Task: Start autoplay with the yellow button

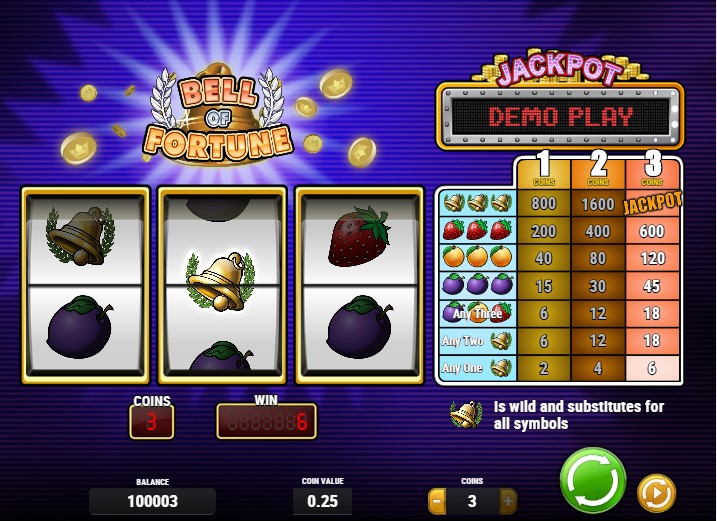Action: coord(656,492)
